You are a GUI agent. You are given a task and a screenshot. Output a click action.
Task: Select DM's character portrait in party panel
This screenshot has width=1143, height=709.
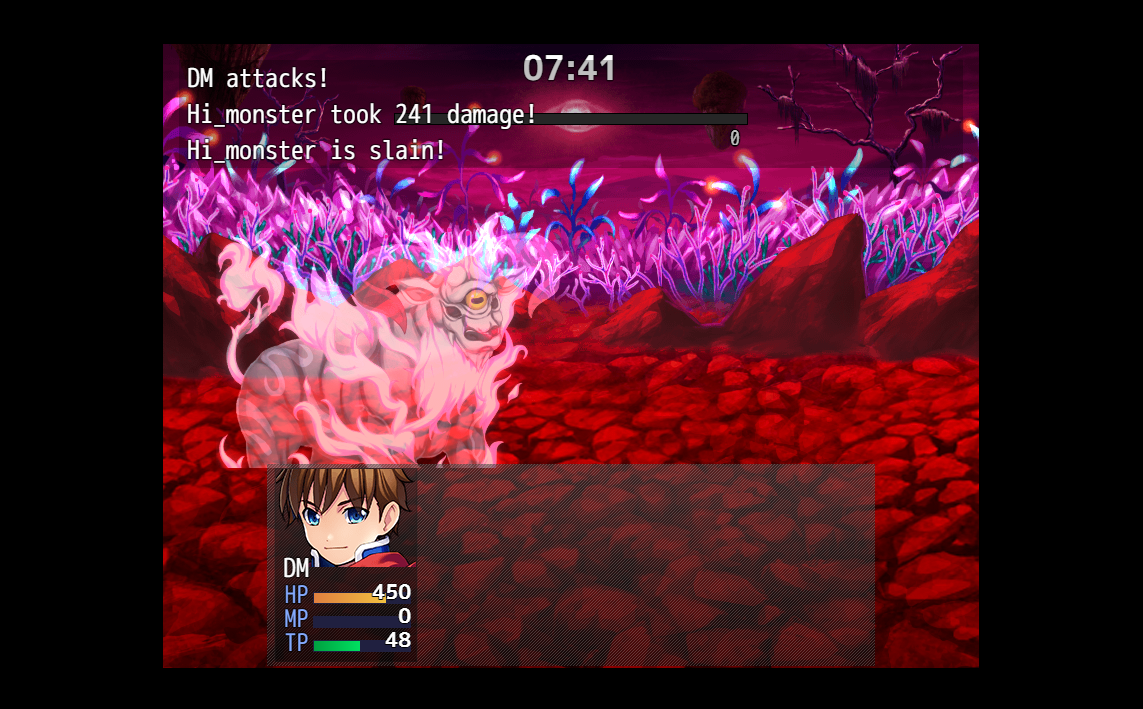point(345,516)
